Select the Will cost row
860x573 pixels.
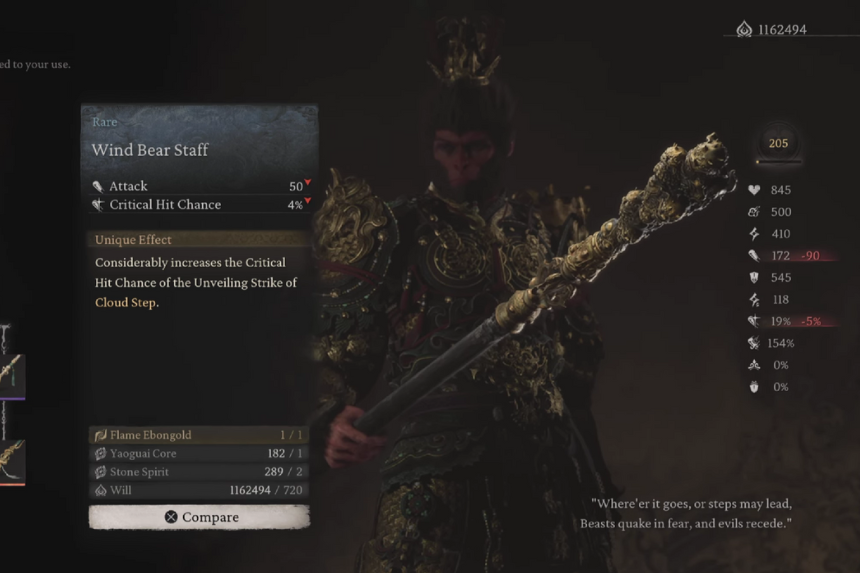198,490
